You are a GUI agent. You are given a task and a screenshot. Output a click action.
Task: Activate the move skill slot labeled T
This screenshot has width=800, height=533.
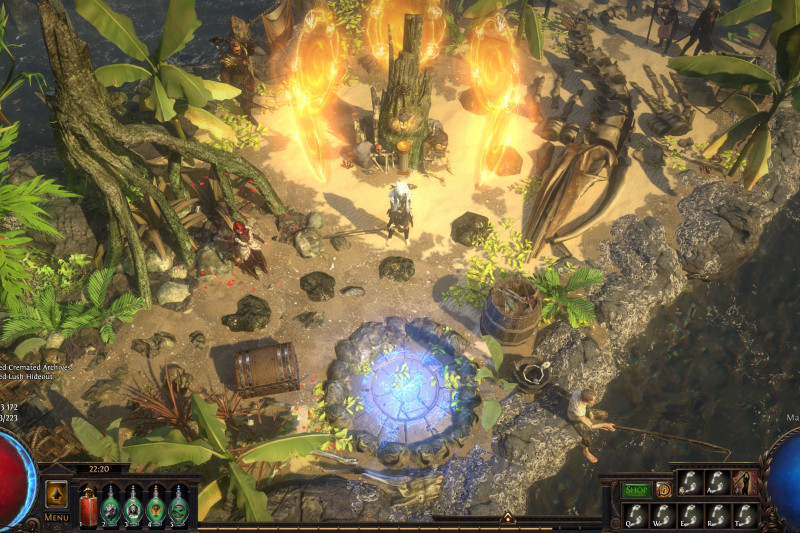coord(745,514)
